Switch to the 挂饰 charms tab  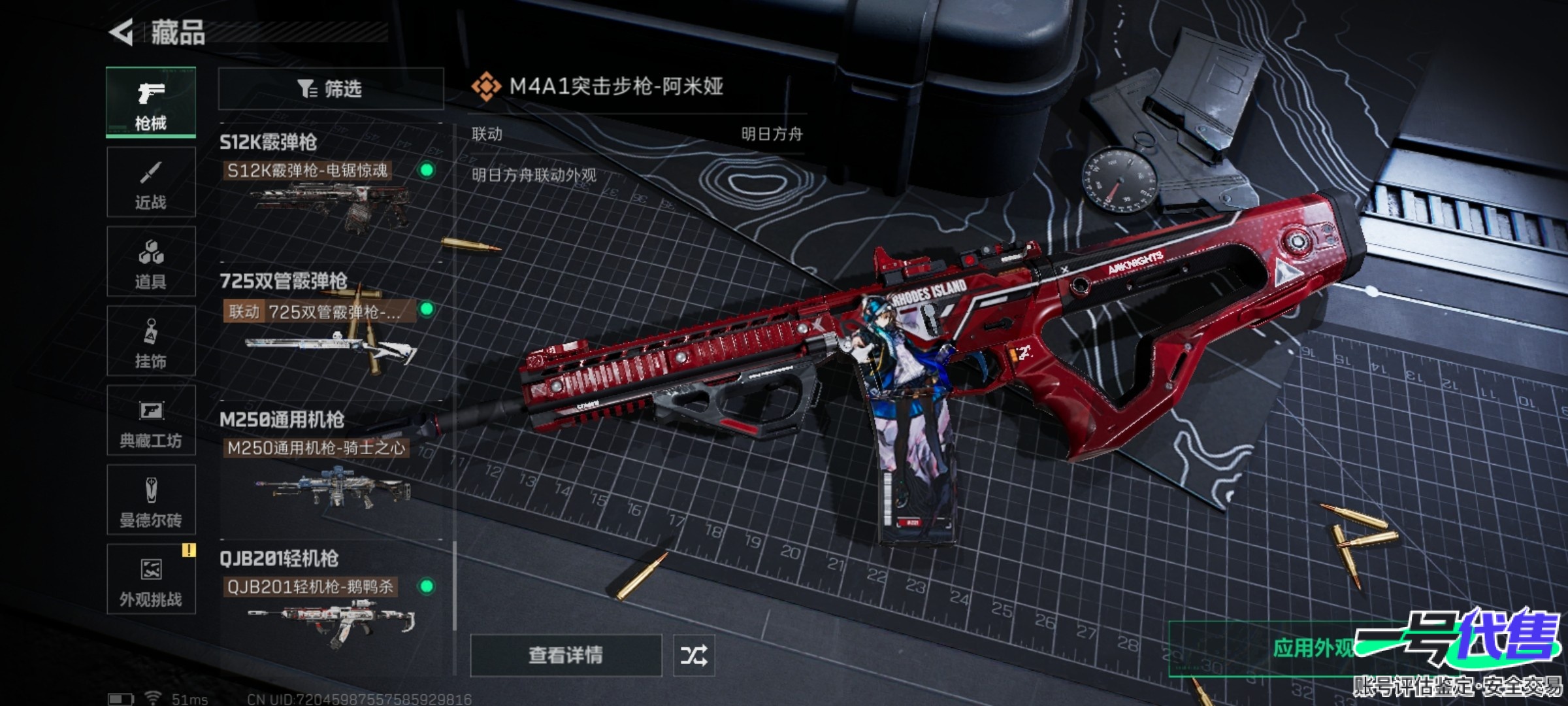point(151,341)
